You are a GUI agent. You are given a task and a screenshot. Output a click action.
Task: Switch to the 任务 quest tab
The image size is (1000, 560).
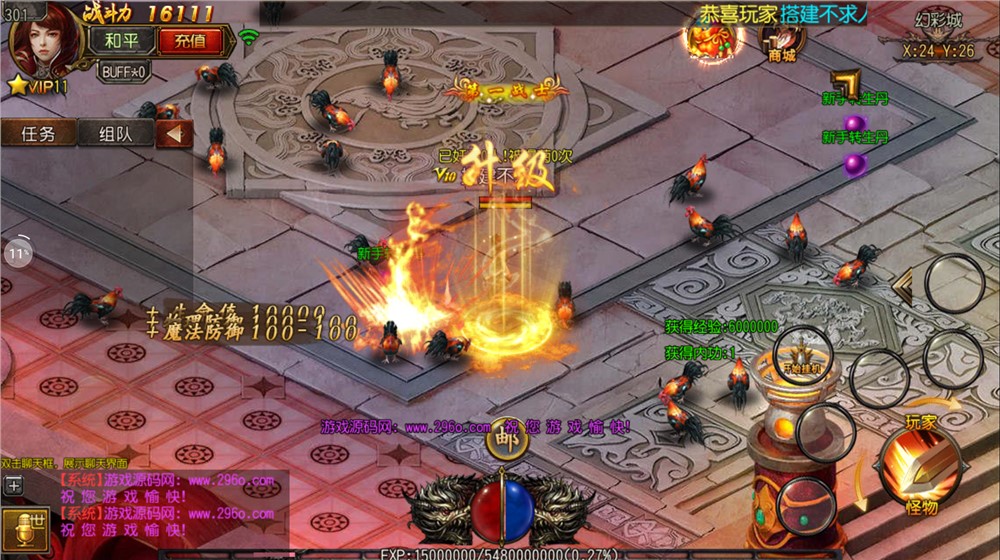(x=38, y=133)
